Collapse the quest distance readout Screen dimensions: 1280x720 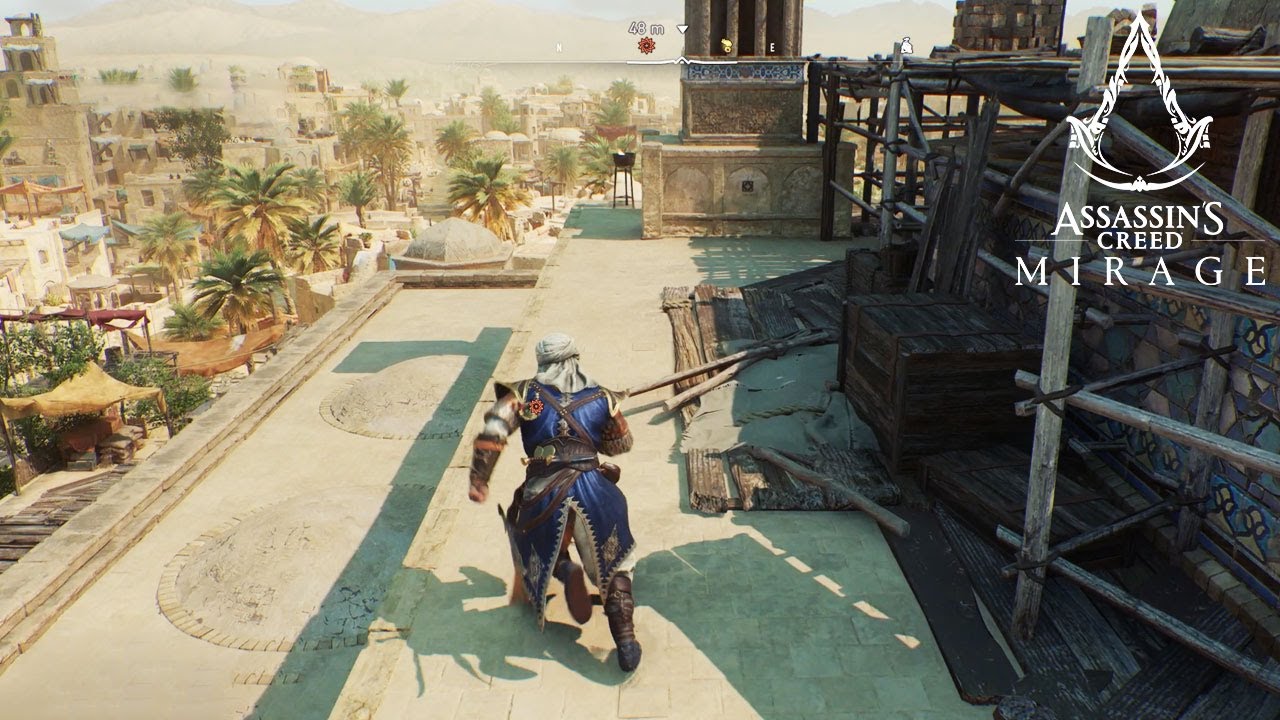646,29
